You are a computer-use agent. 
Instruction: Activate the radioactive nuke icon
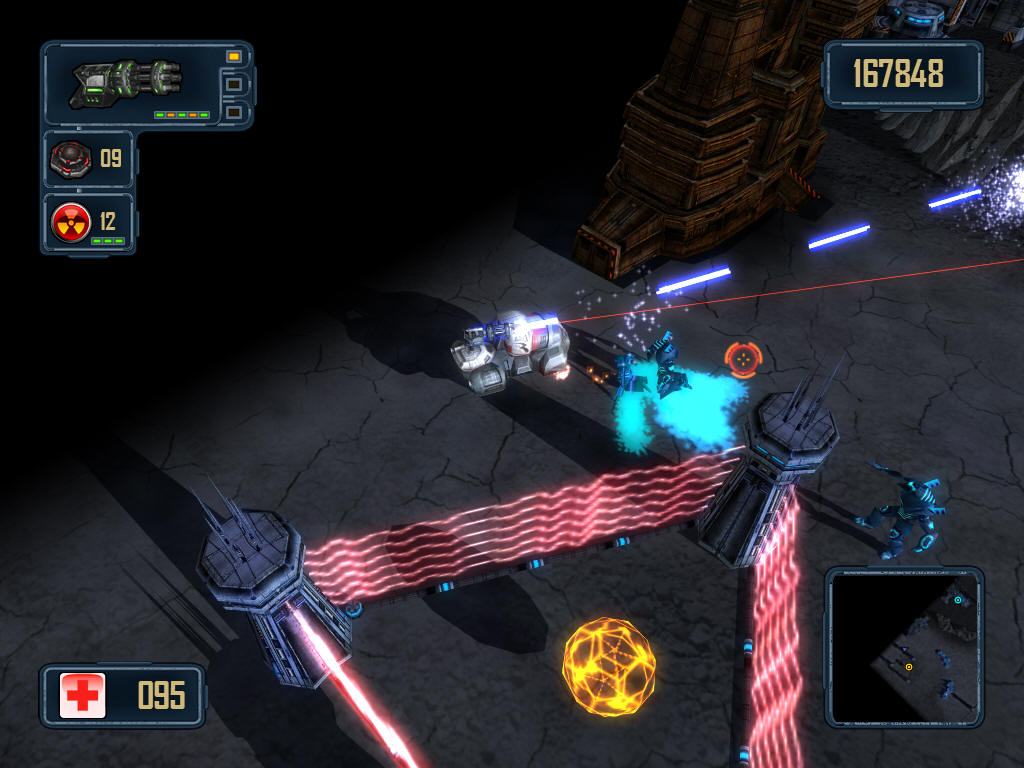(x=72, y=221)
